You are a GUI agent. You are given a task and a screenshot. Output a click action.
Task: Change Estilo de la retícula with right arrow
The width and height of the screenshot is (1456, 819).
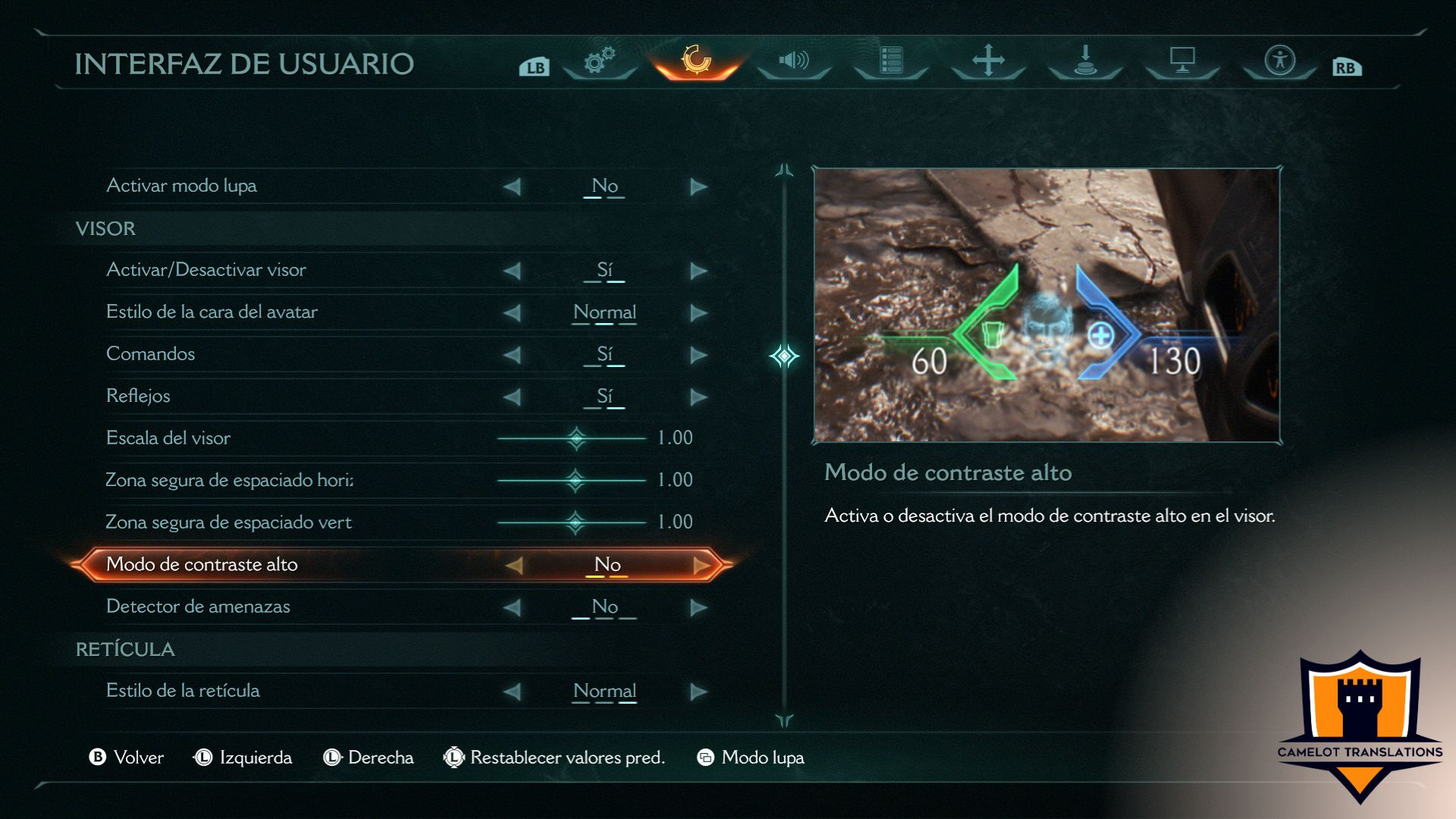698,692
